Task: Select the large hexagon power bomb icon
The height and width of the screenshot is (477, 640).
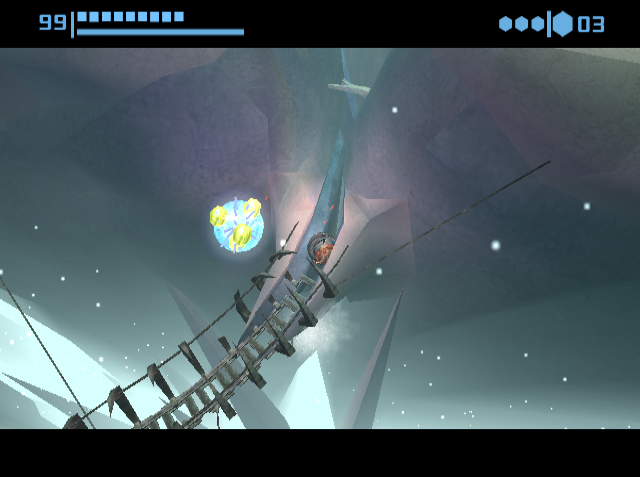Action: (x=563, y=23)
